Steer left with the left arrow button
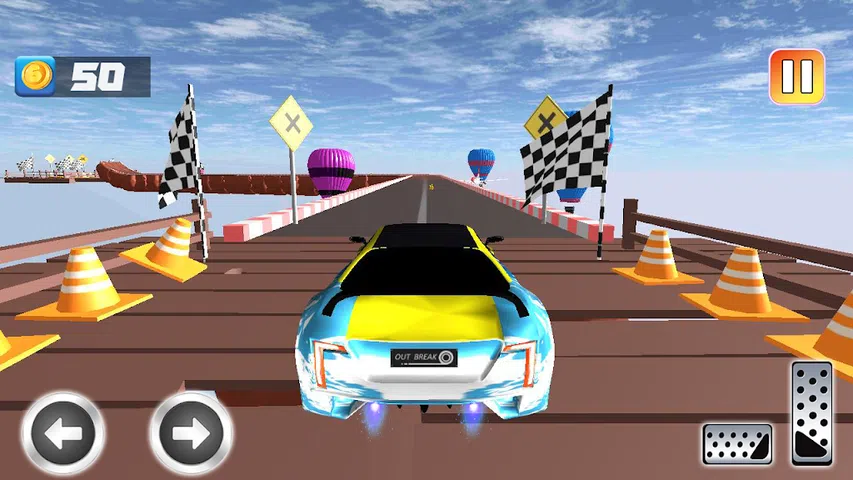The width and height of the screenshot is (853, 480). coord(64,434)
